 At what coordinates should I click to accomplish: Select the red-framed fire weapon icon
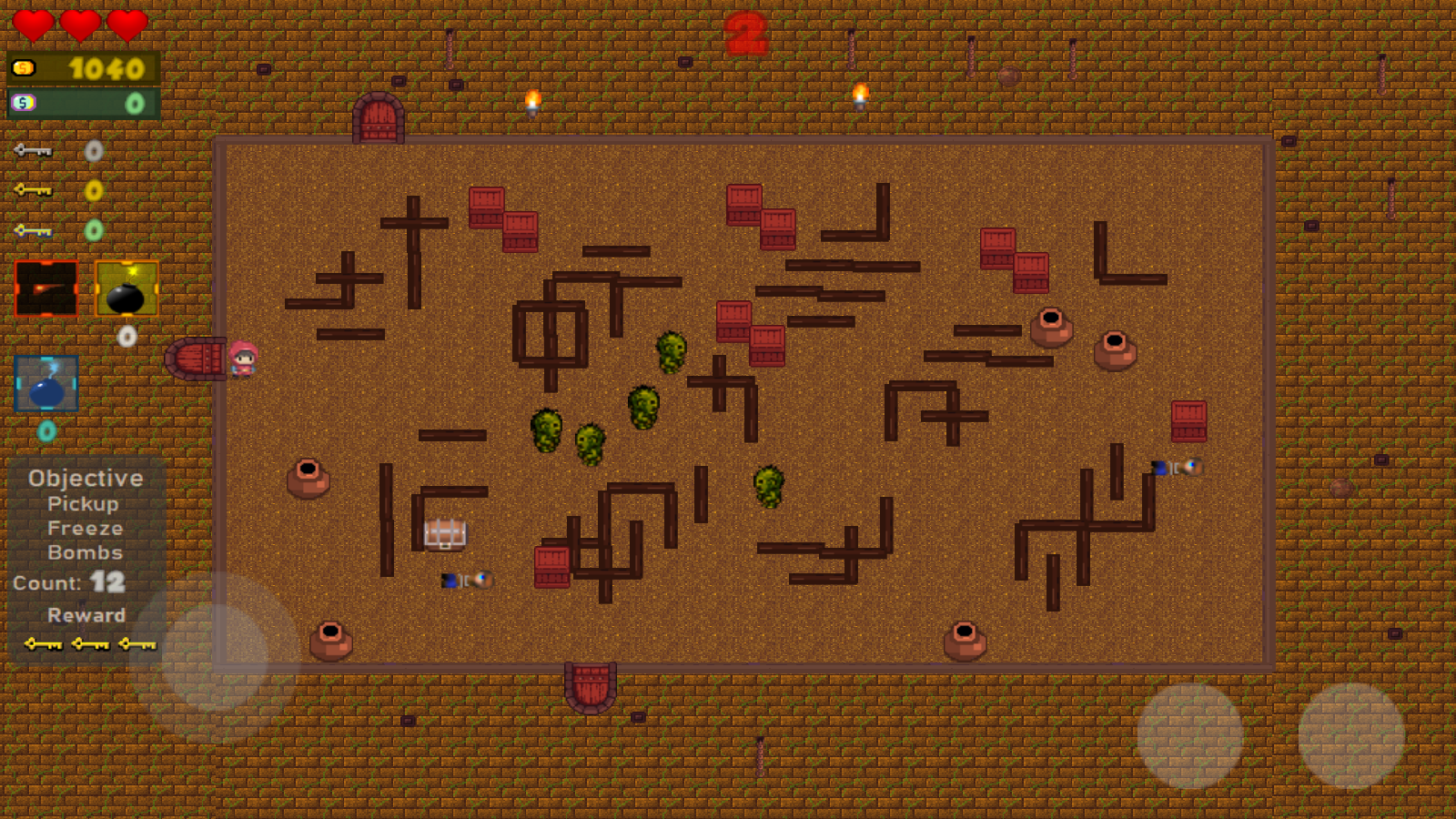point(46,288)
